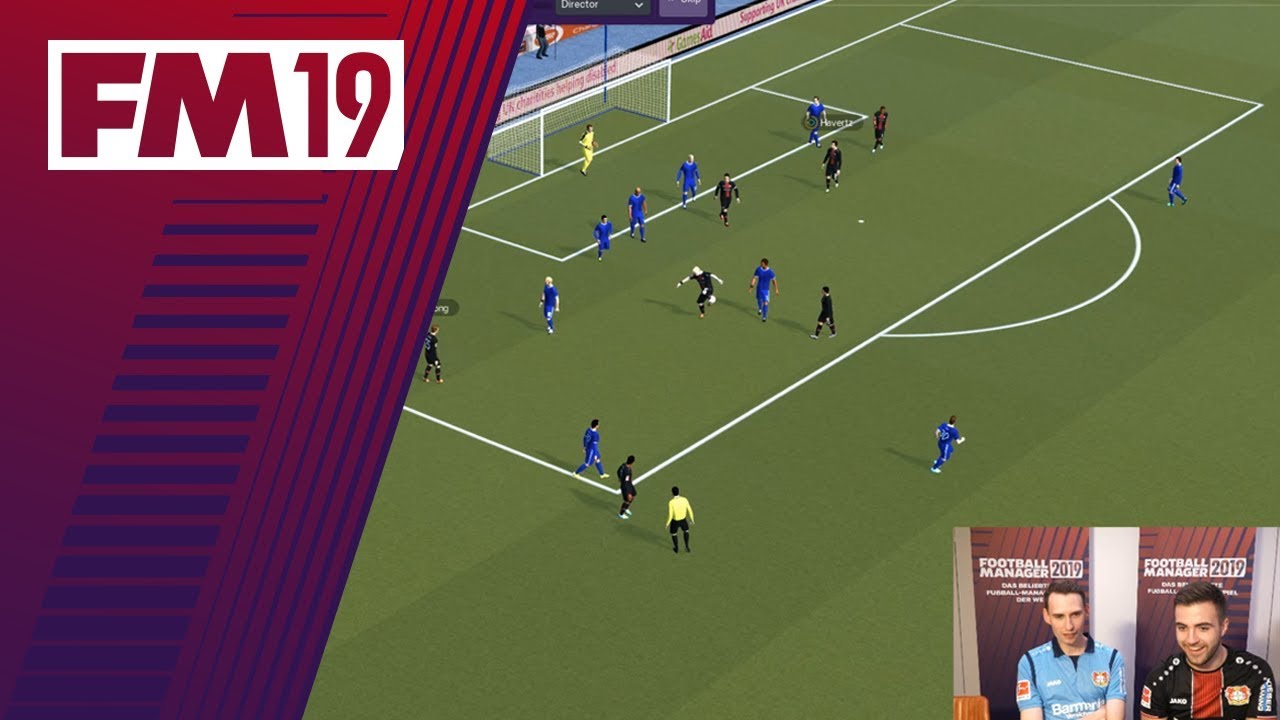Expand the camera view selector arrow
Viewport: 1280px width, 720px height.
pyautogui.click(x=638, y=6)
